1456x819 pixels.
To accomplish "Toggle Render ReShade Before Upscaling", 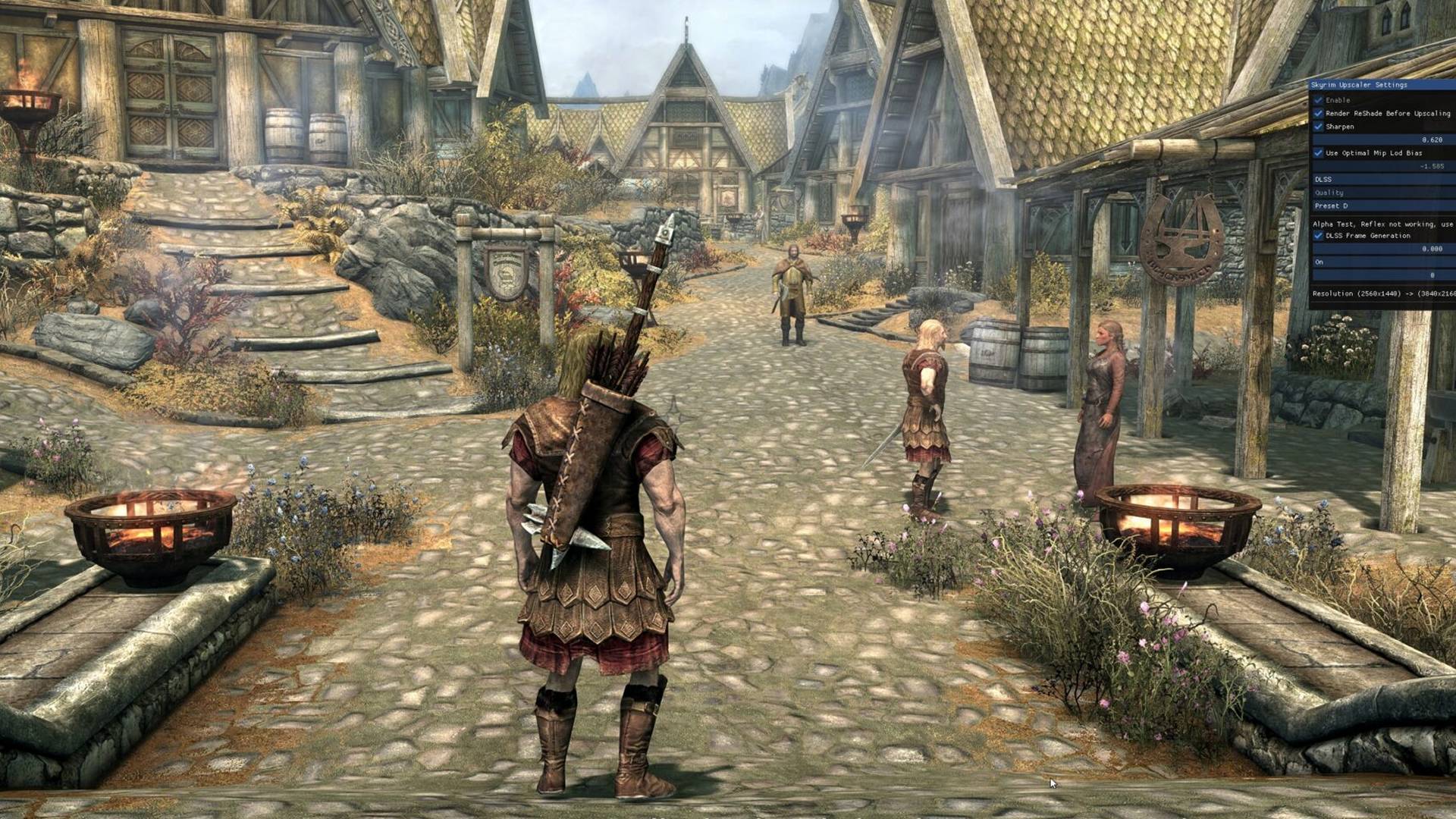I will pyautogui.click(x=1317, y=113).
